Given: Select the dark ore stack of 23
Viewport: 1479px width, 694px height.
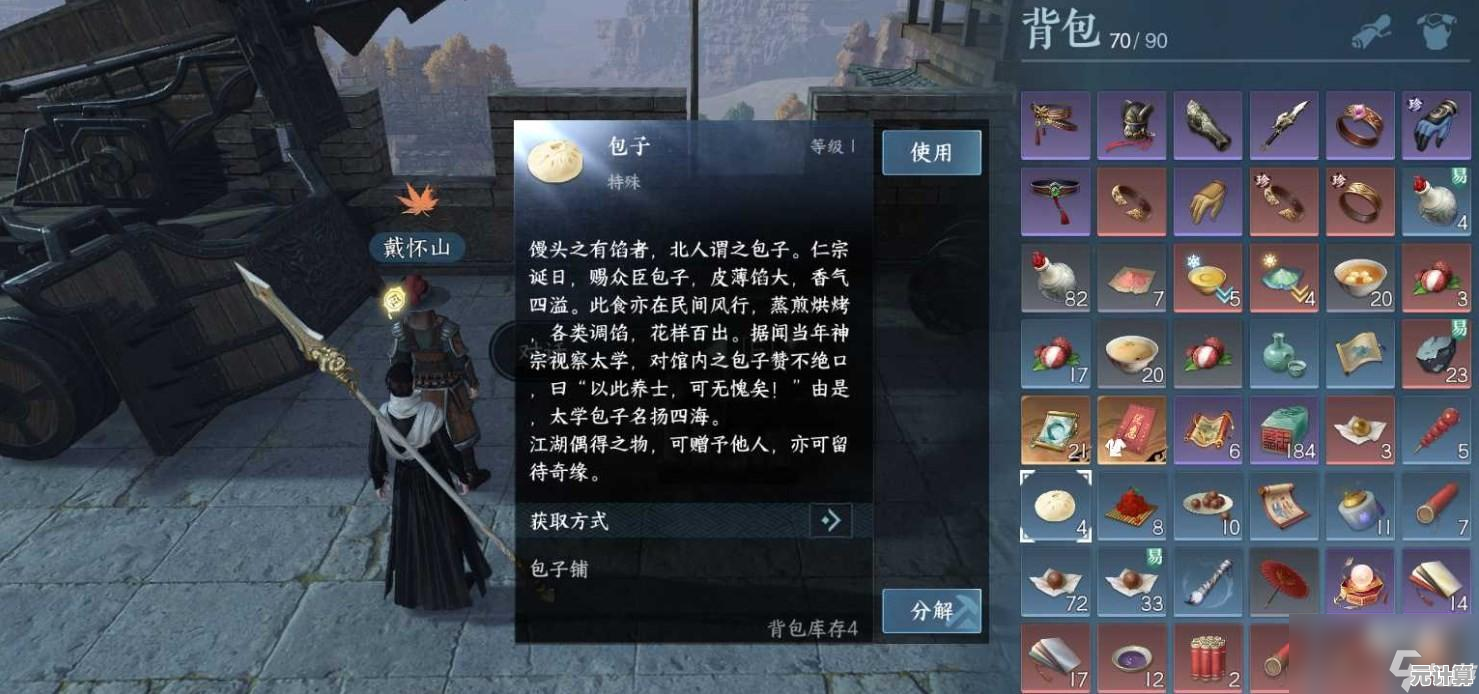Looking at the screenshot, I should coord(1435,354).
